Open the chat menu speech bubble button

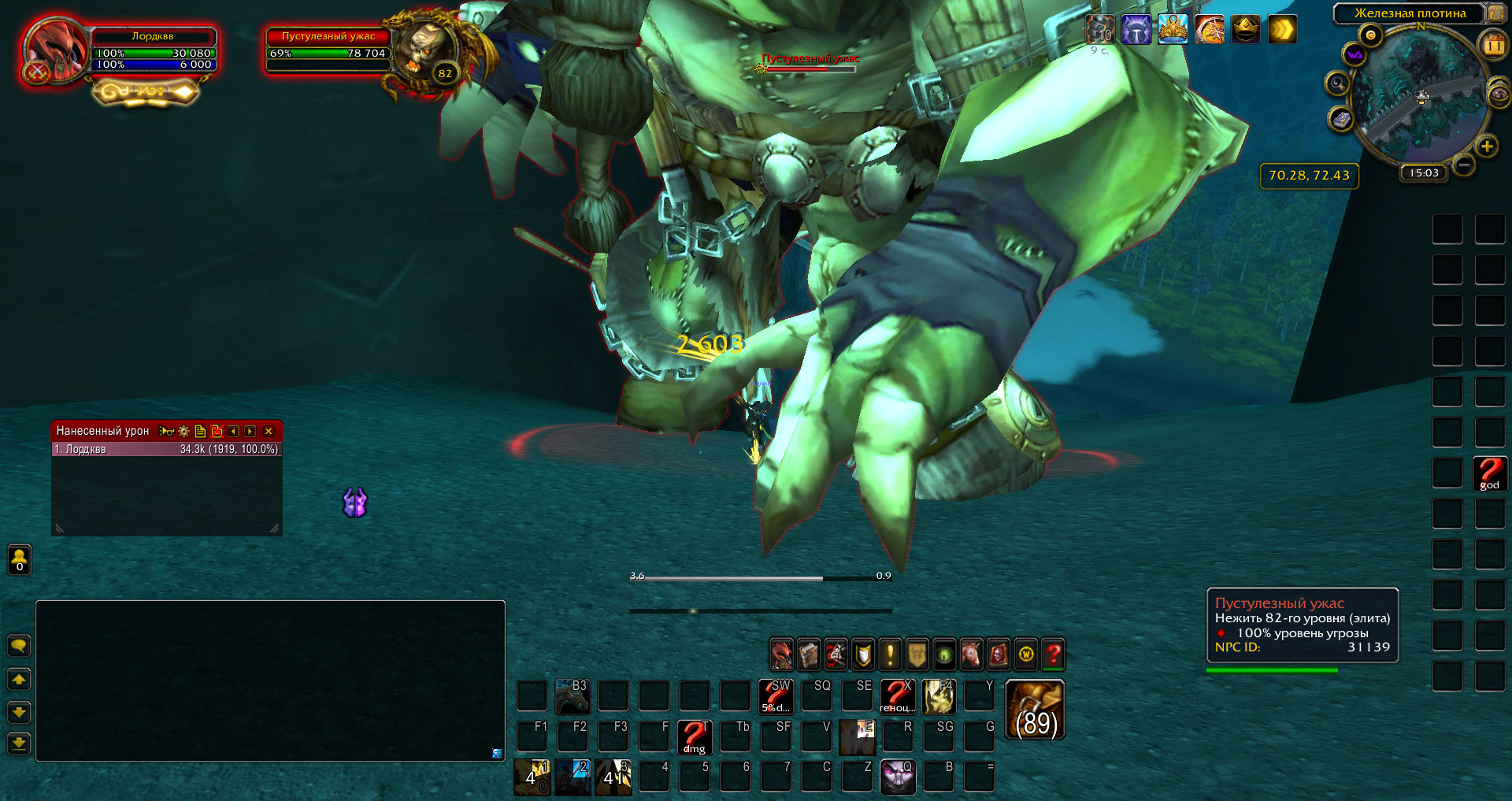tap(19, 647)
